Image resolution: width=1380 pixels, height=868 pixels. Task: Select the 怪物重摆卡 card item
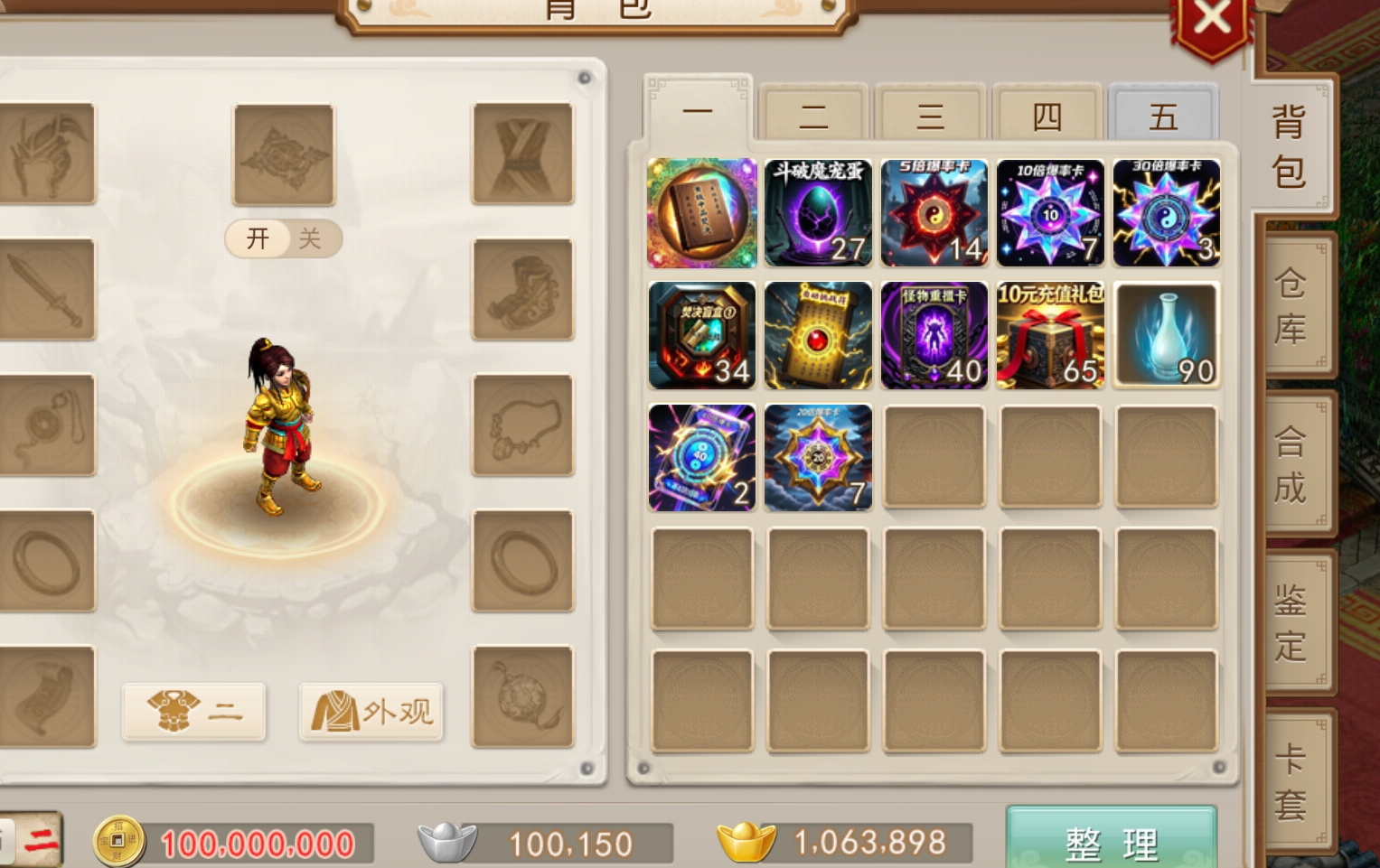coord(934,335)
